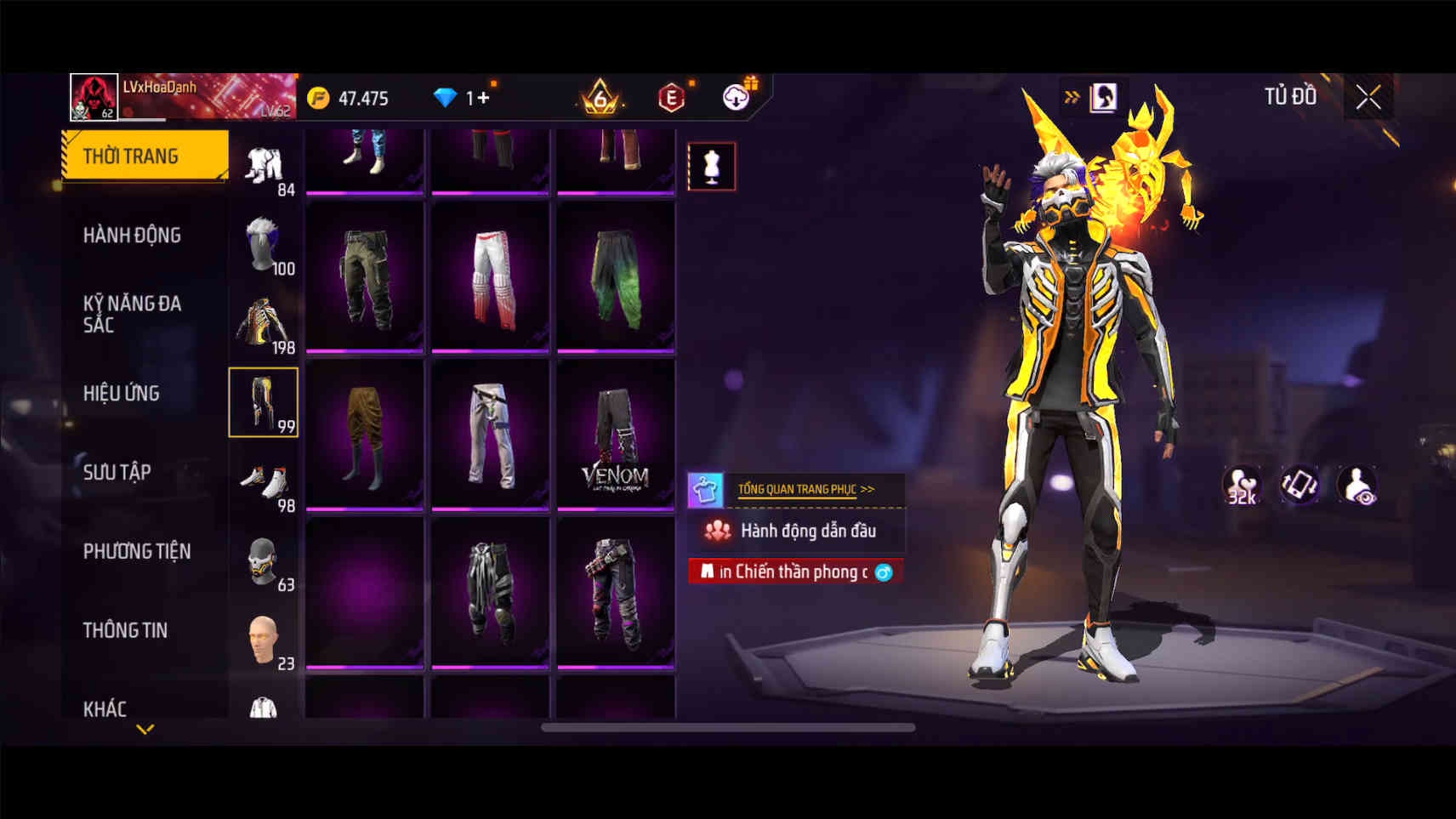Go to the SƯU TẬP menu

[x=117, y=472]
